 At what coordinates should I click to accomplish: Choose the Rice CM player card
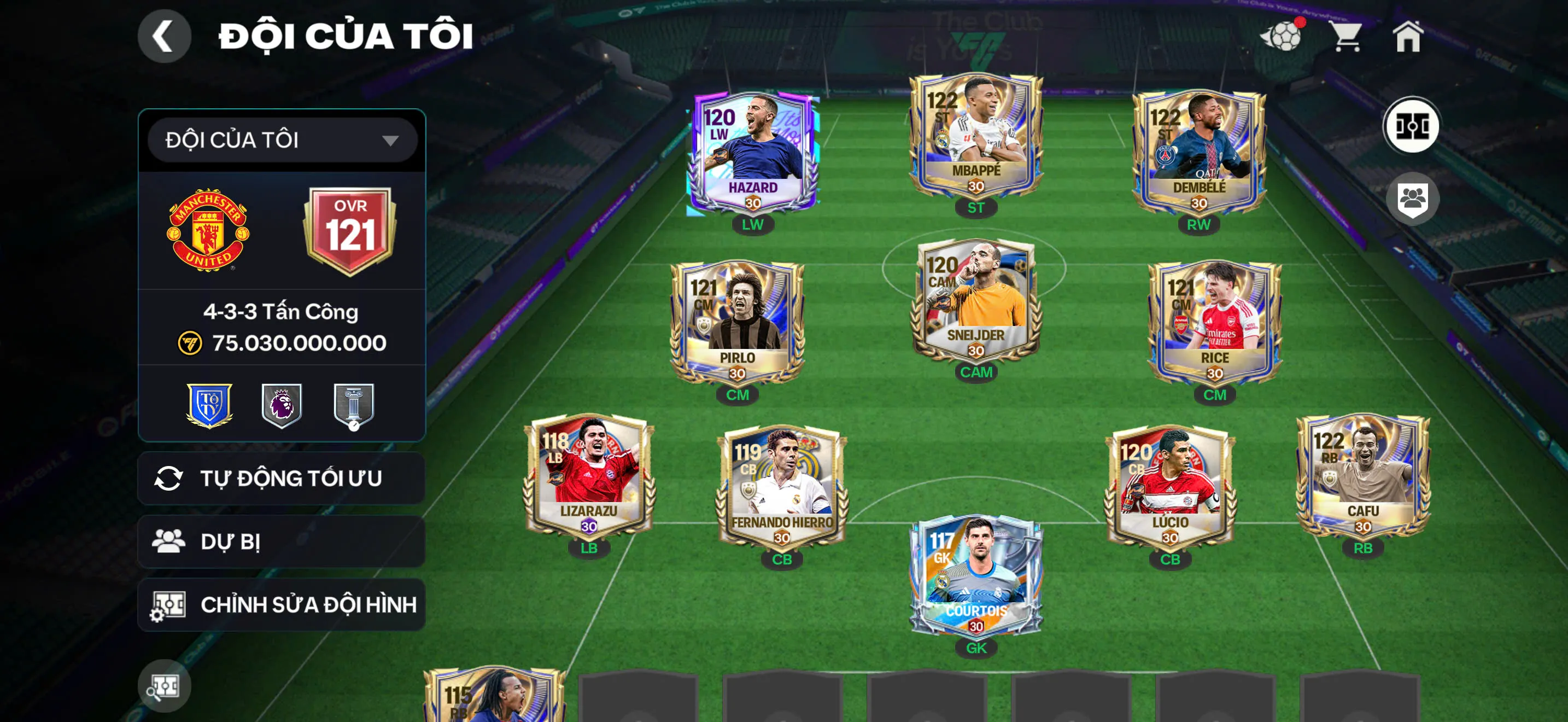tap(1214, 322)
